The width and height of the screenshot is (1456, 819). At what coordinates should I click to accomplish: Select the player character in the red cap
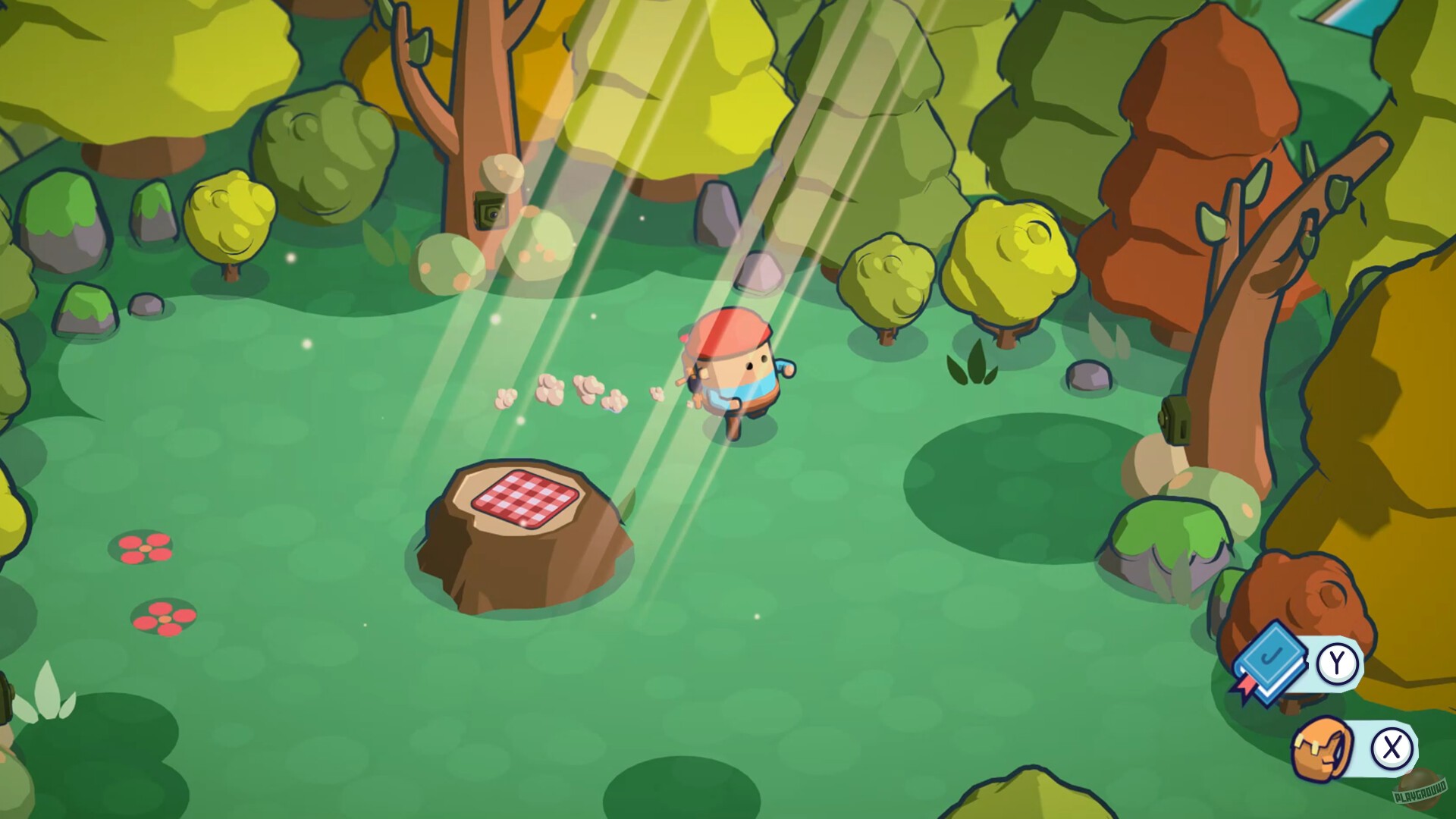[728, 372]
